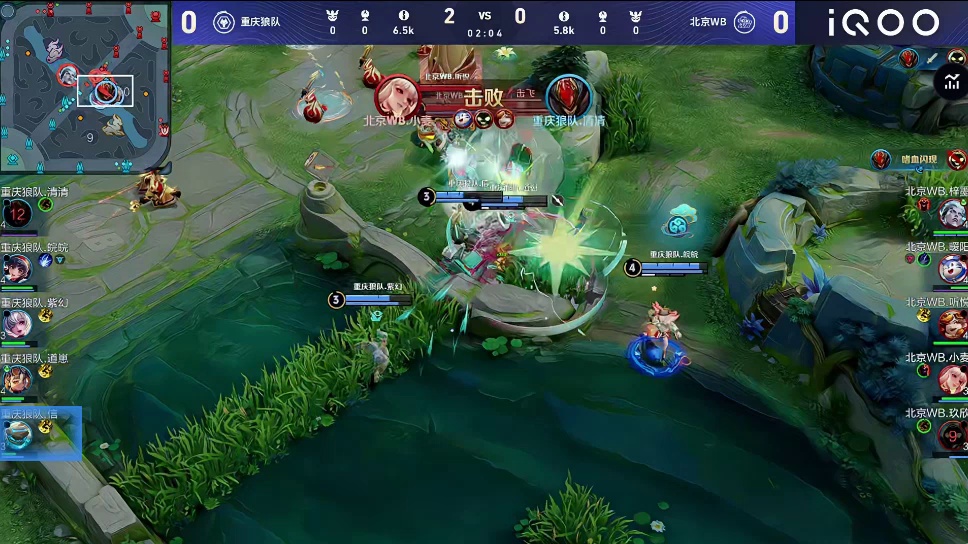Viewport: 968px width, 544px height.
Task: Click the minimap in the corner
Action: click(x=84, y=86)
